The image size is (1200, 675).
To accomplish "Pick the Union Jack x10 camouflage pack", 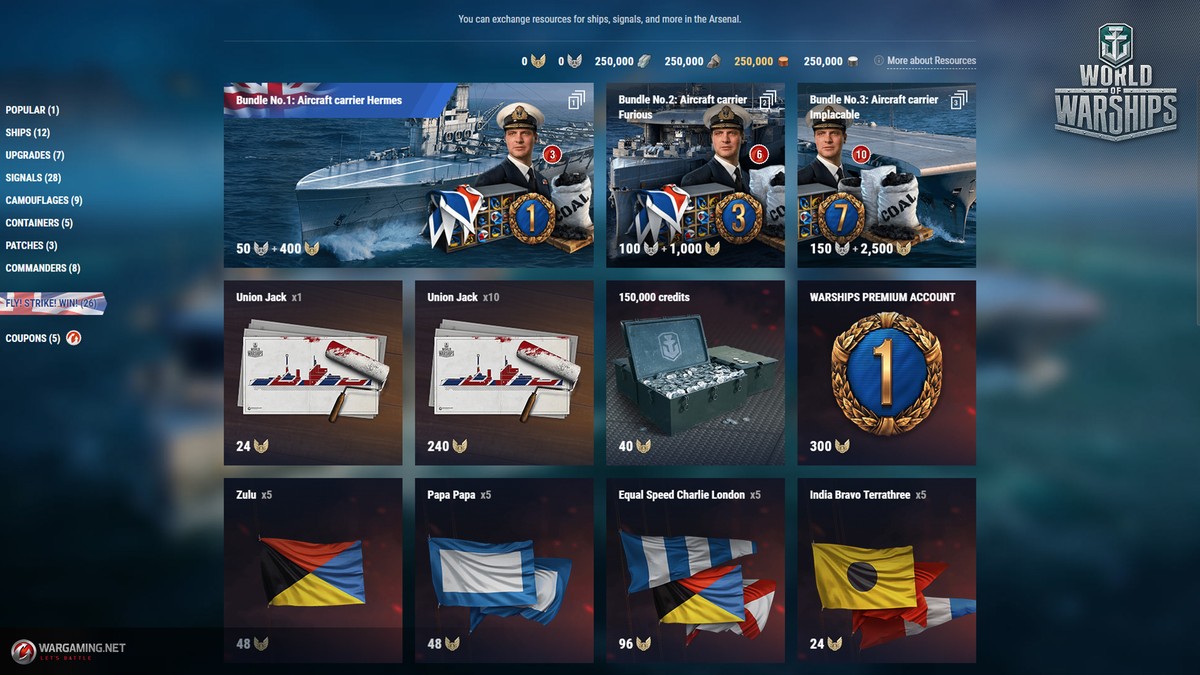I will (x=504, y=372).
